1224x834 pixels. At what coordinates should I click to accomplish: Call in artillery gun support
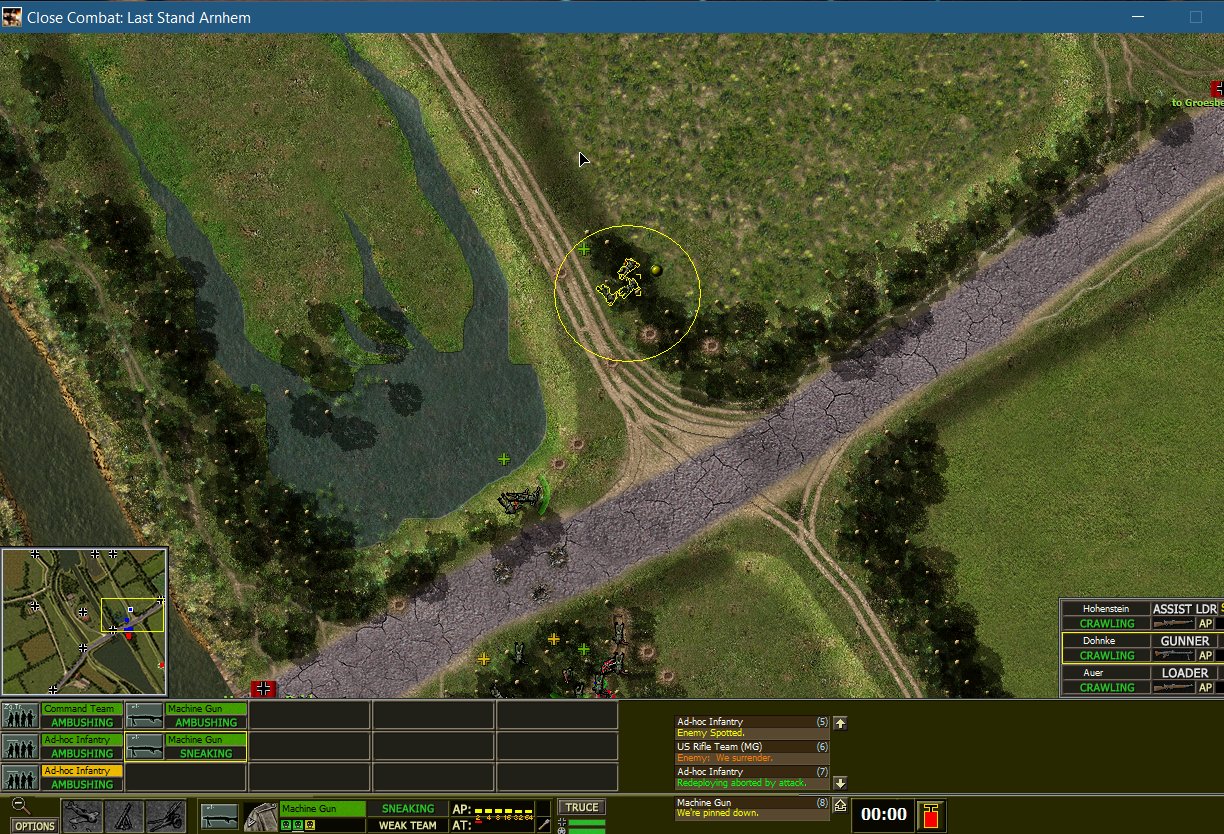(166, 817)
